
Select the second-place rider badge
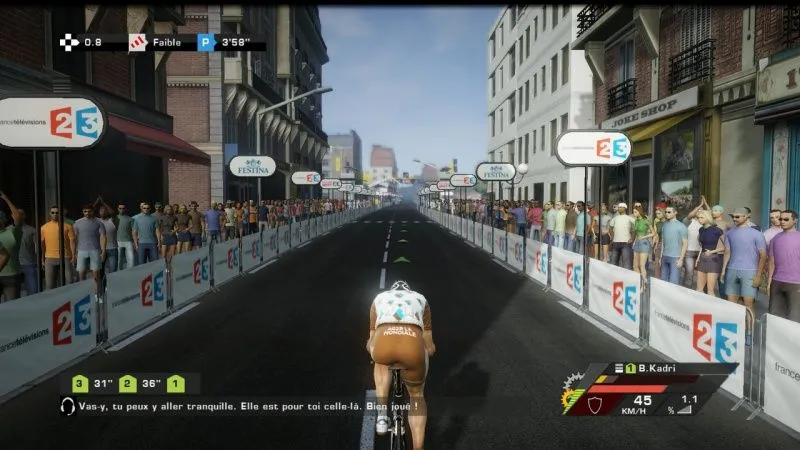pyautogui.click(x=127, y=383)
